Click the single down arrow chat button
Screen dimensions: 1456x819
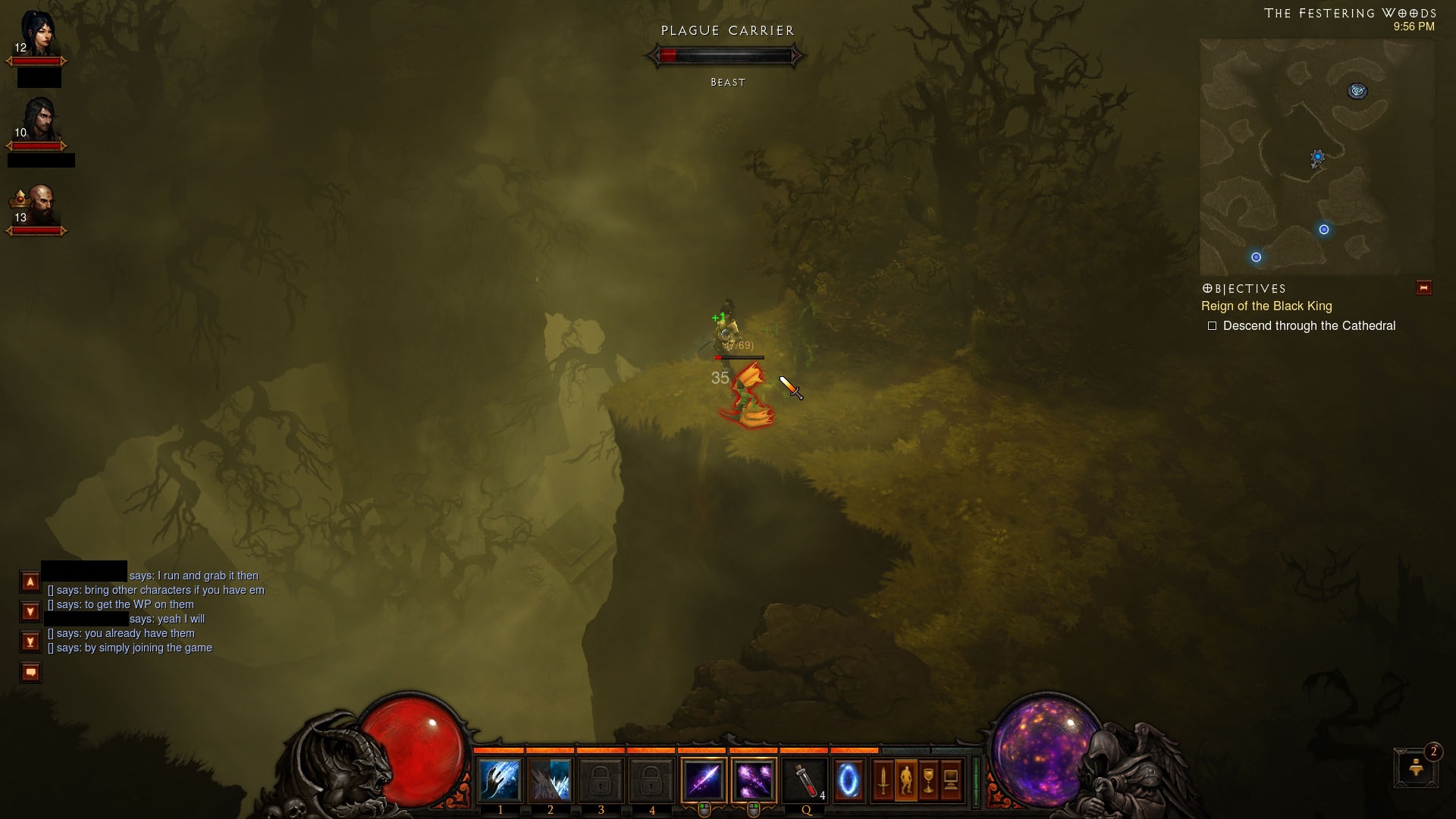(30, 611)
